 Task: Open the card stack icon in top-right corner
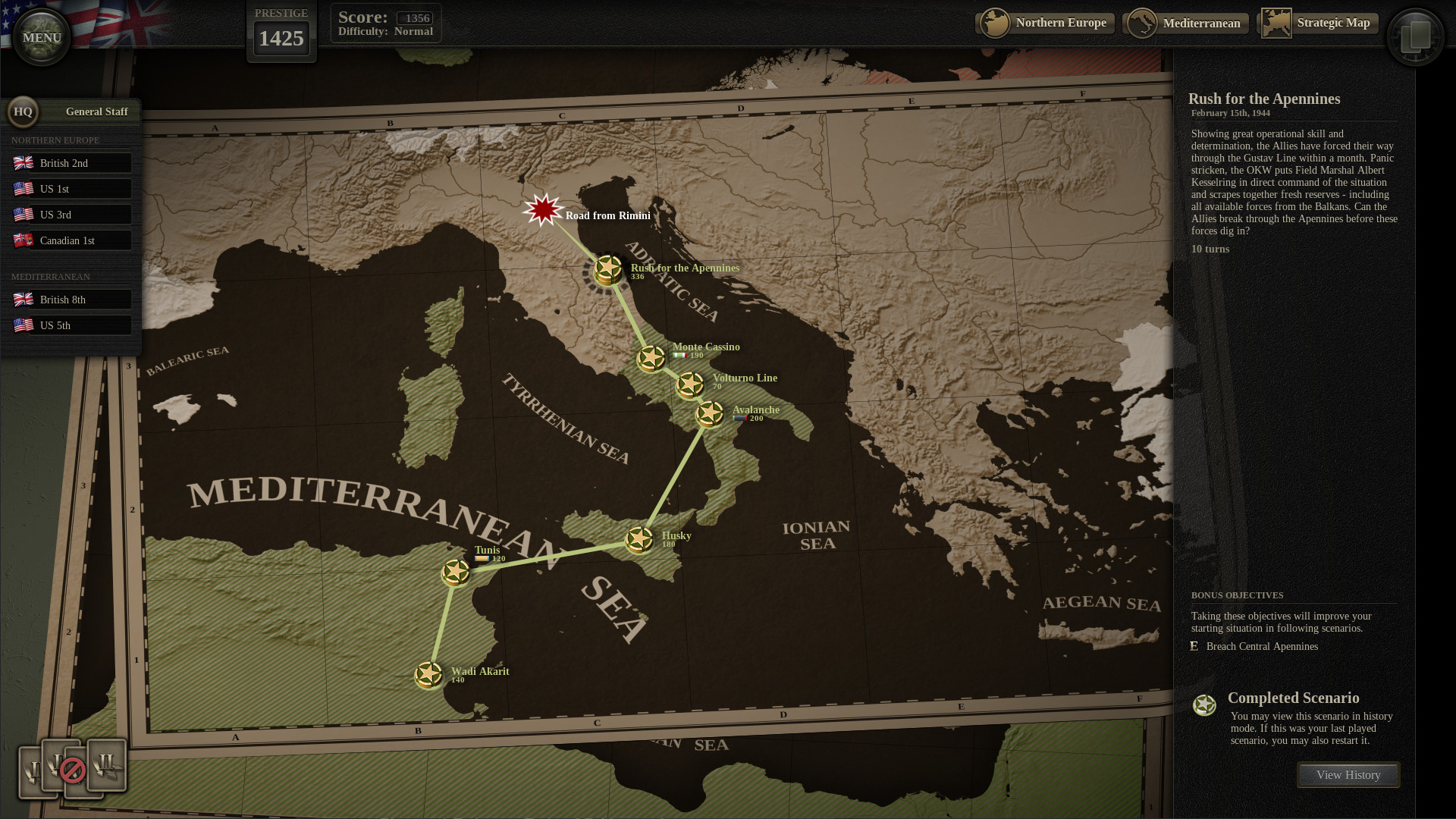[1415, 36]
